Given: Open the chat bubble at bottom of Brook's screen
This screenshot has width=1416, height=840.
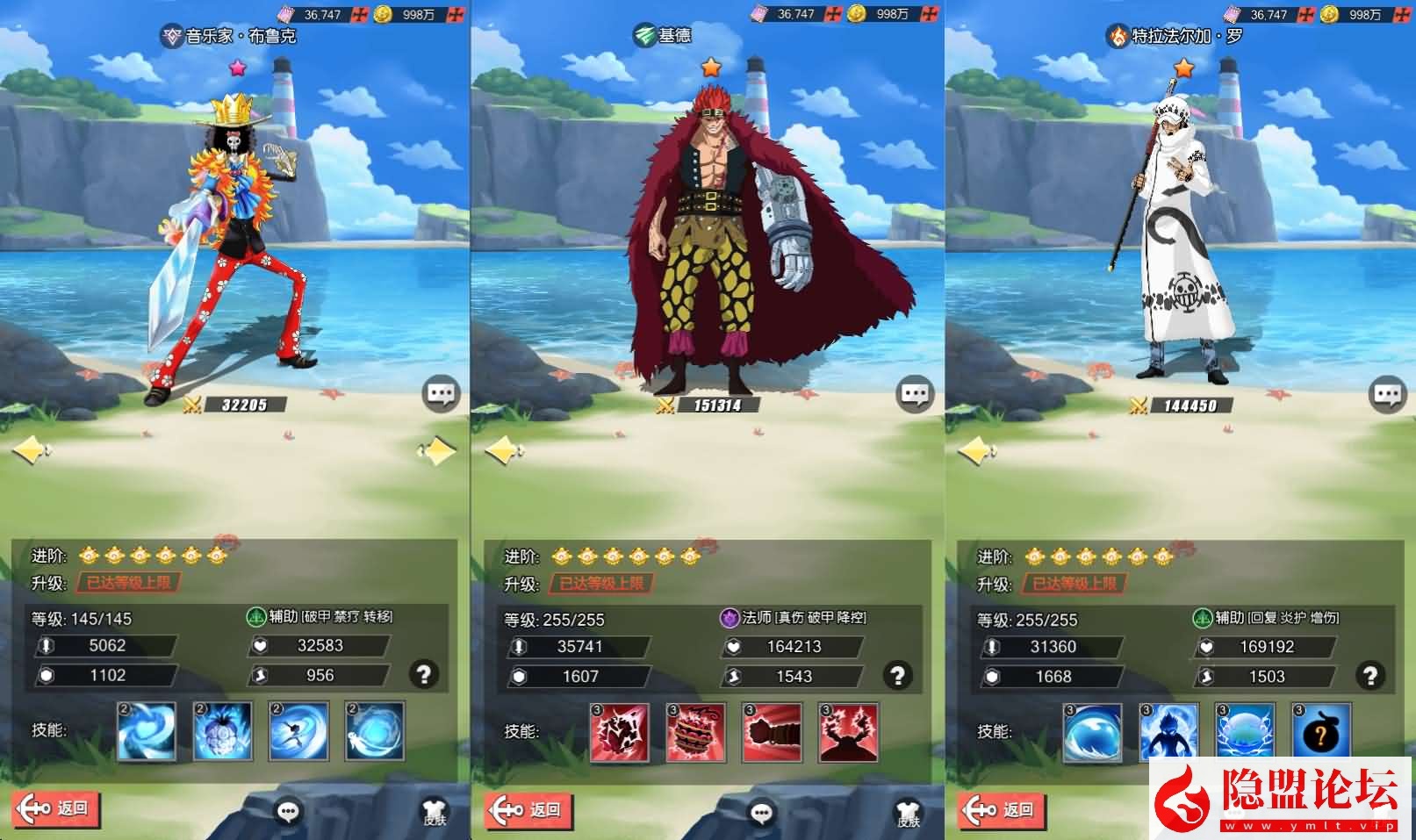Looking at the screenshot, I should 289,812.
